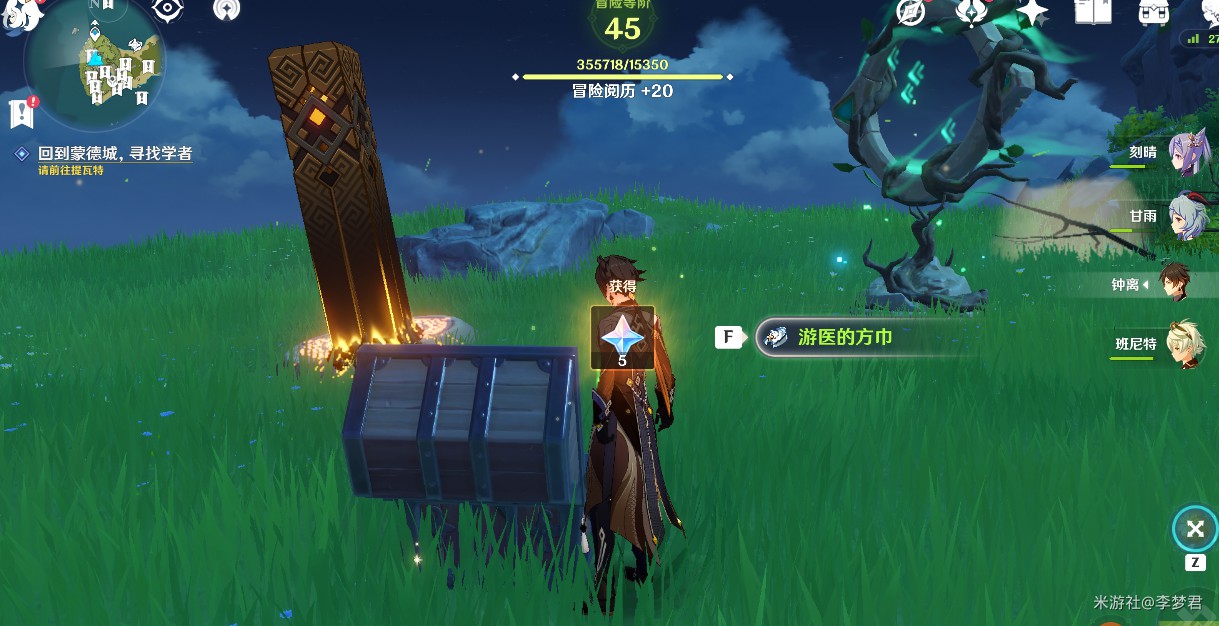This screenshot has width=1219, height=626.
Task: Open the adventurer handbook book icon
Action: pyautogui.click(x=1093, y=11)
